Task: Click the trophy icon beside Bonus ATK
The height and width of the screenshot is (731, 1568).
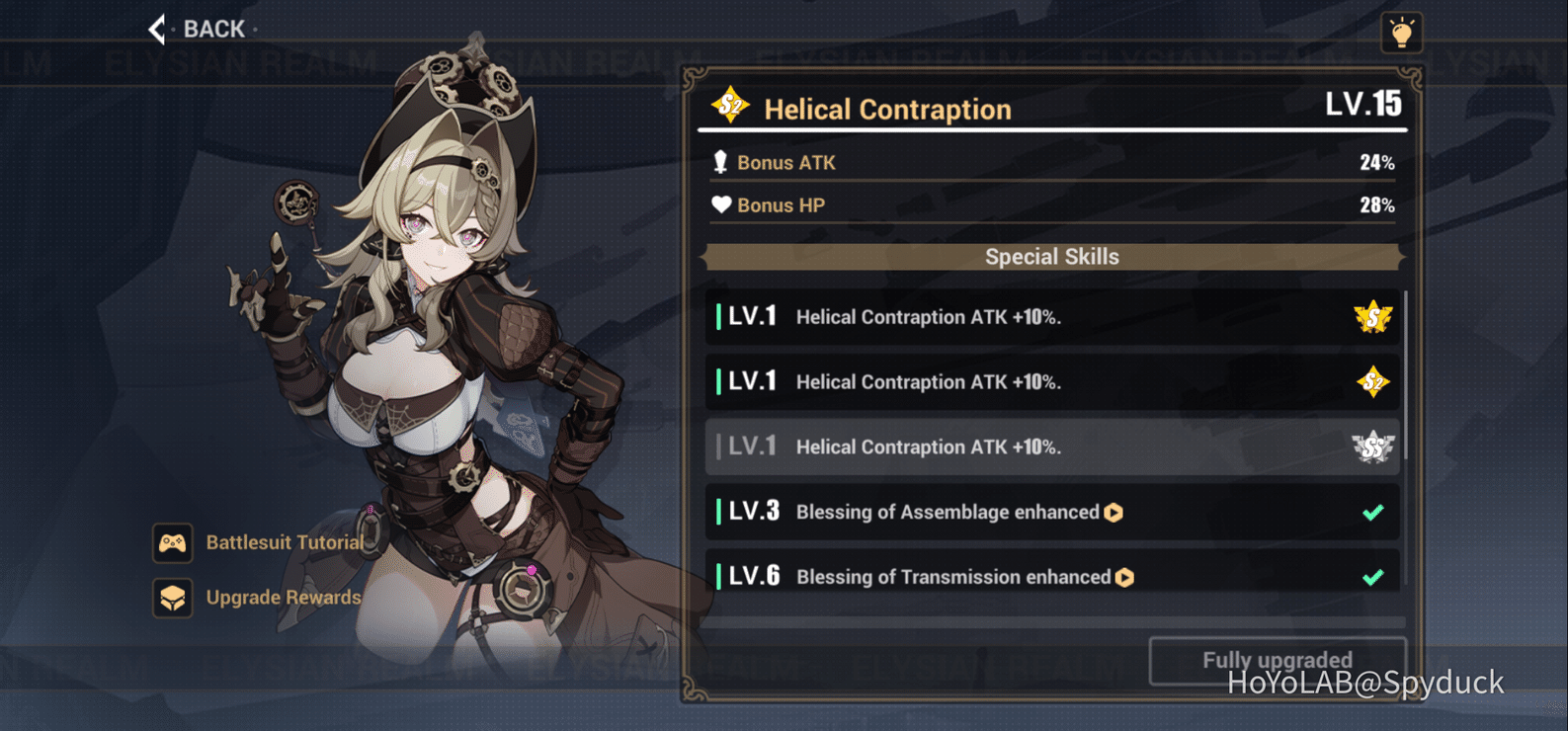Action: click(x=720, y=162)
